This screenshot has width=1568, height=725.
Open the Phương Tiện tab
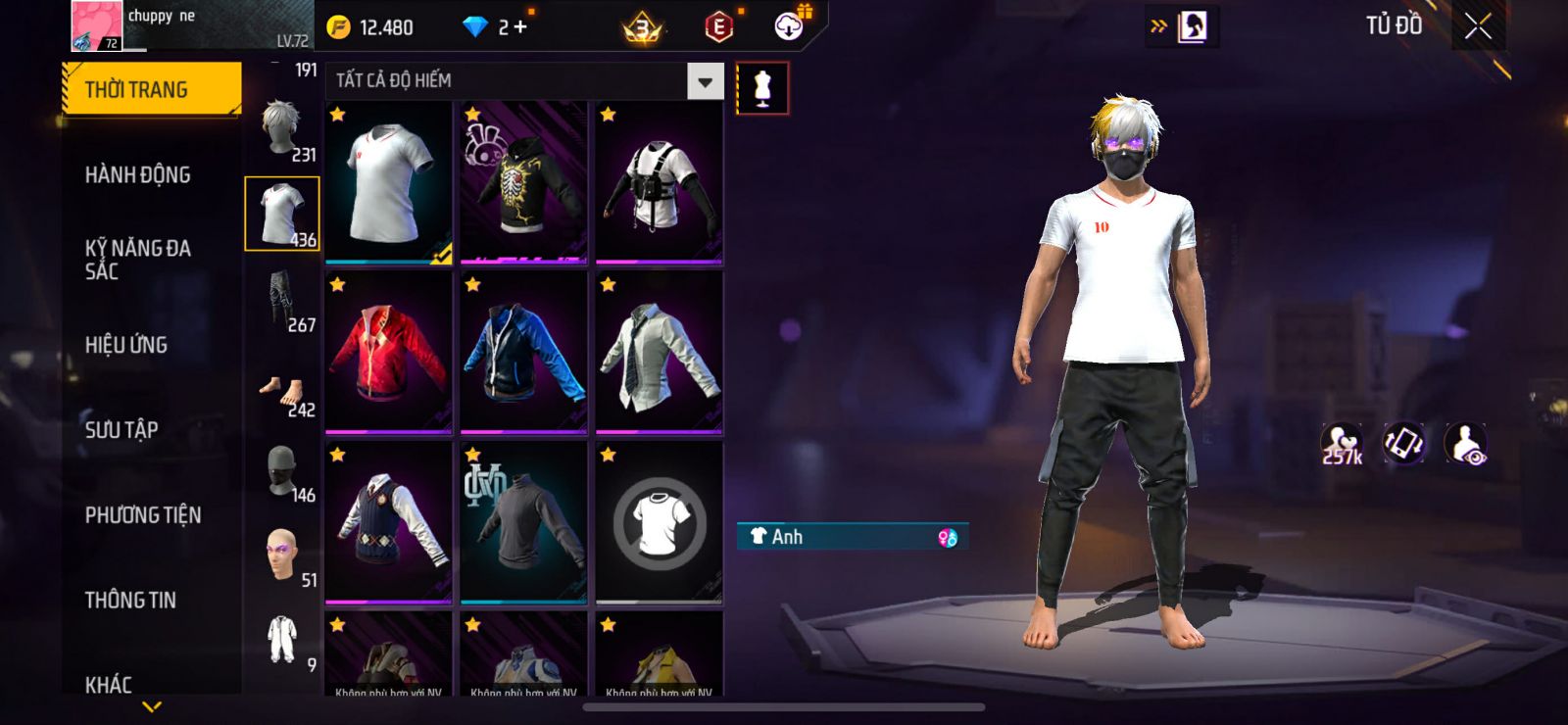[x=143, y=514]
